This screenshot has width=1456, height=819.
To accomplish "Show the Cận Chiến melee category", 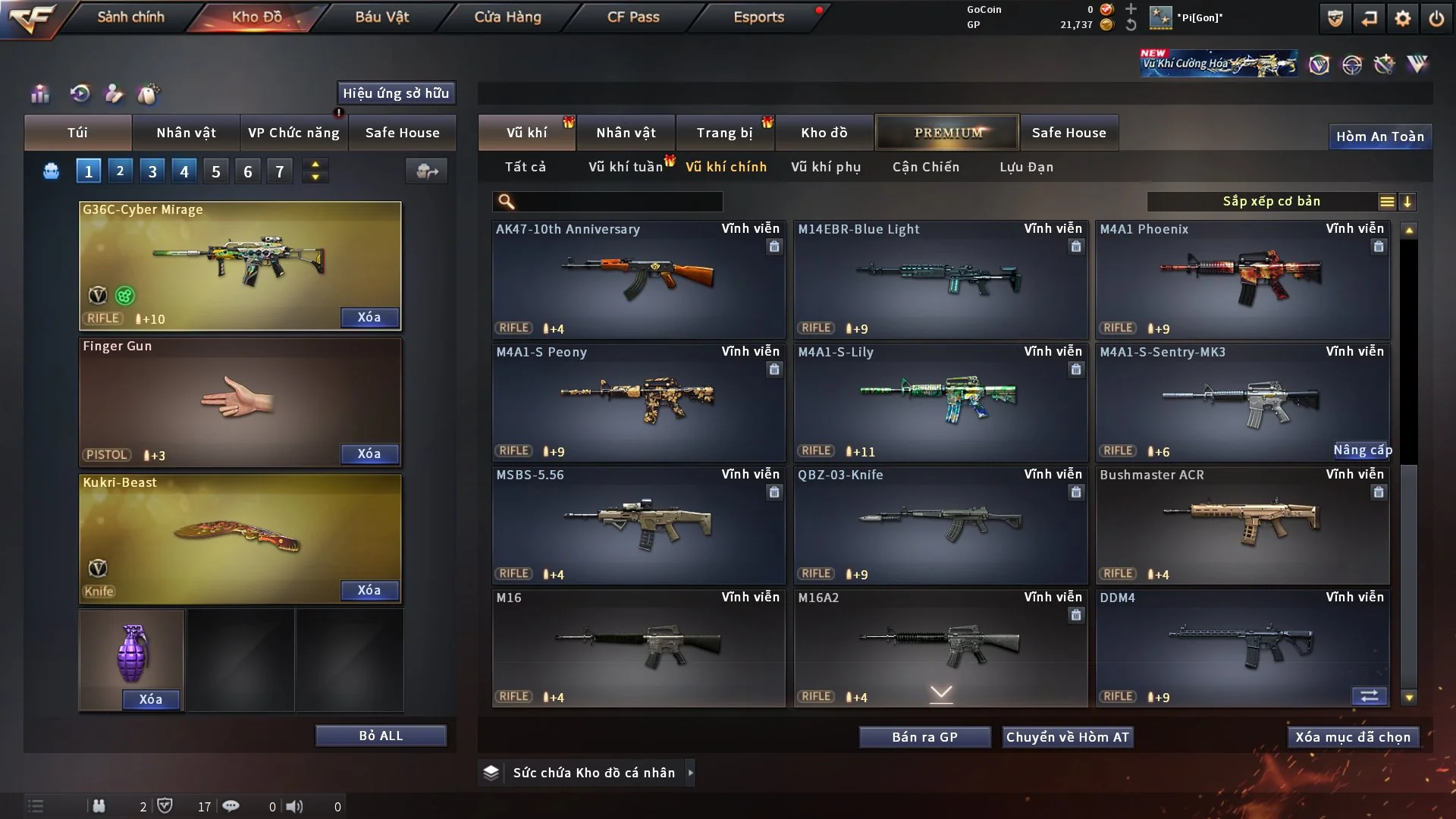I will click(926, 167).
